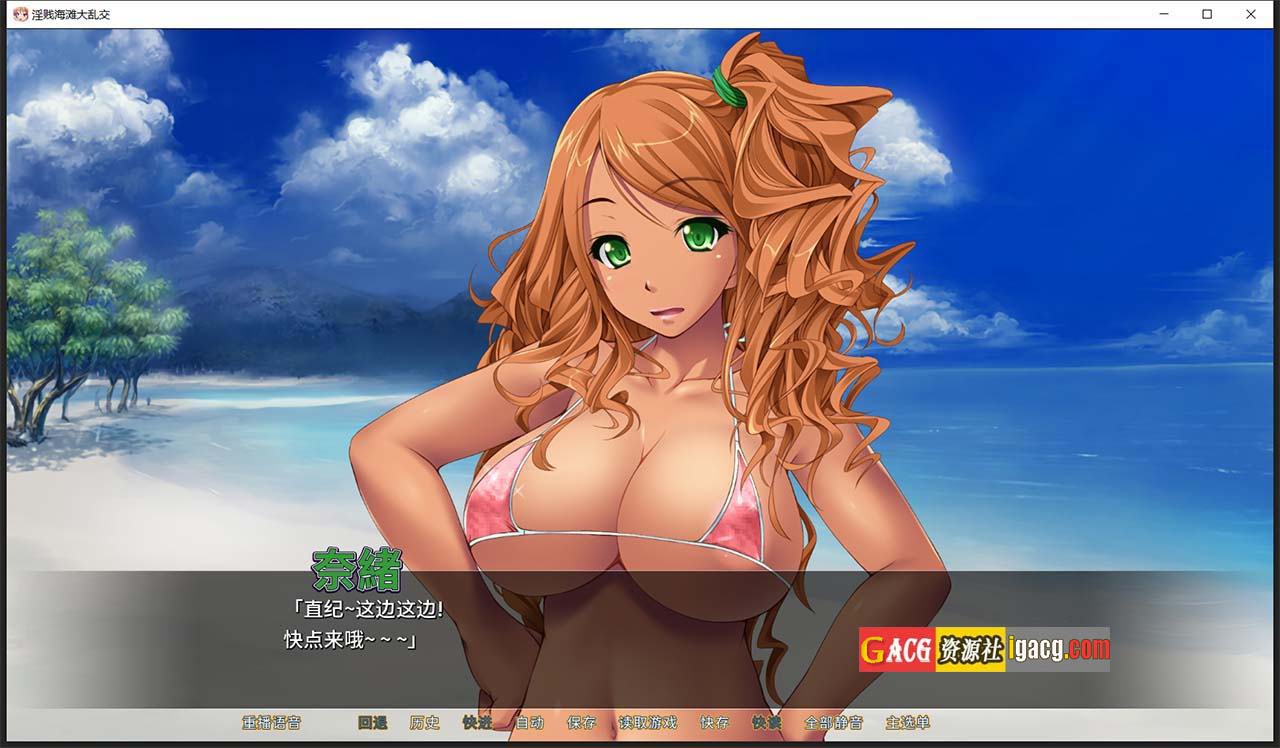Toggle 全部静音 mute all audio
Screen dimensions: 1280x748
833,723
